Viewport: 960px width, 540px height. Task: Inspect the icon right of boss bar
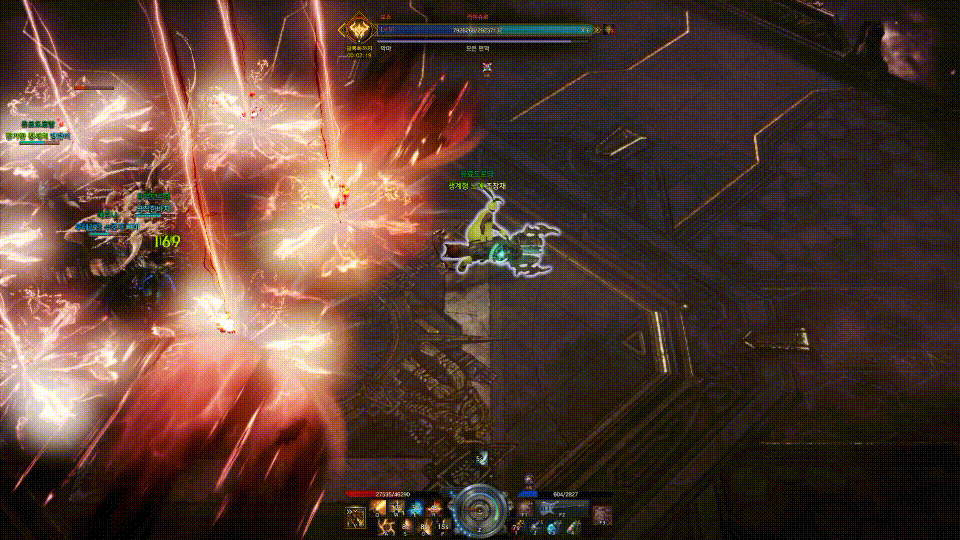pos(607,28)
